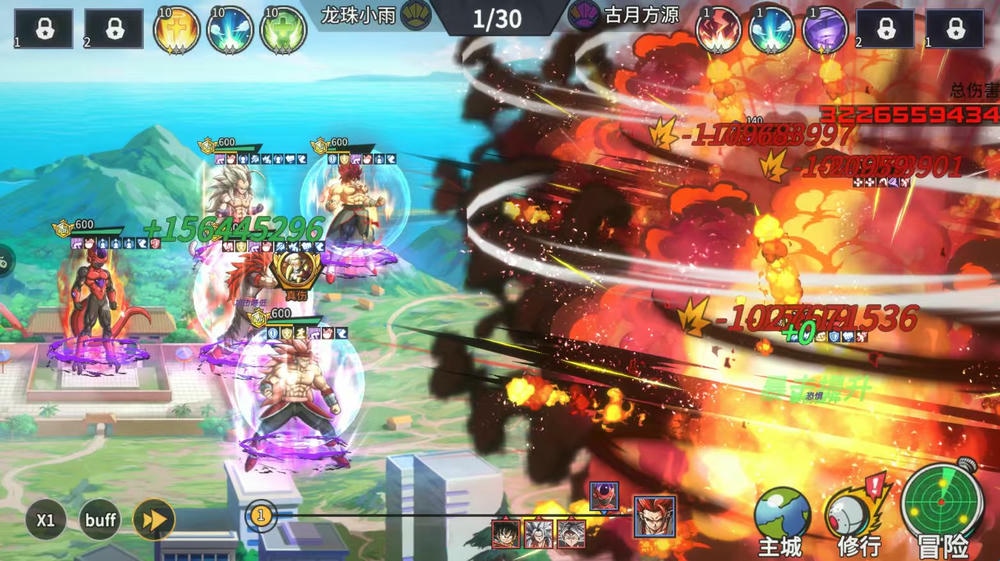Skip battle with the fast-forward arrows
1000x561 pixels.
154,520
